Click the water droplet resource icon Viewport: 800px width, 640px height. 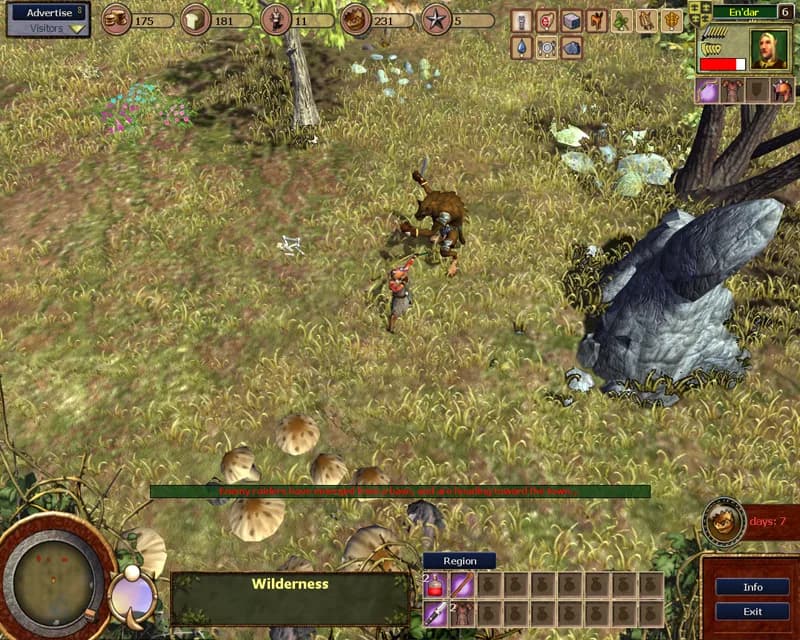tap(520, 47)
